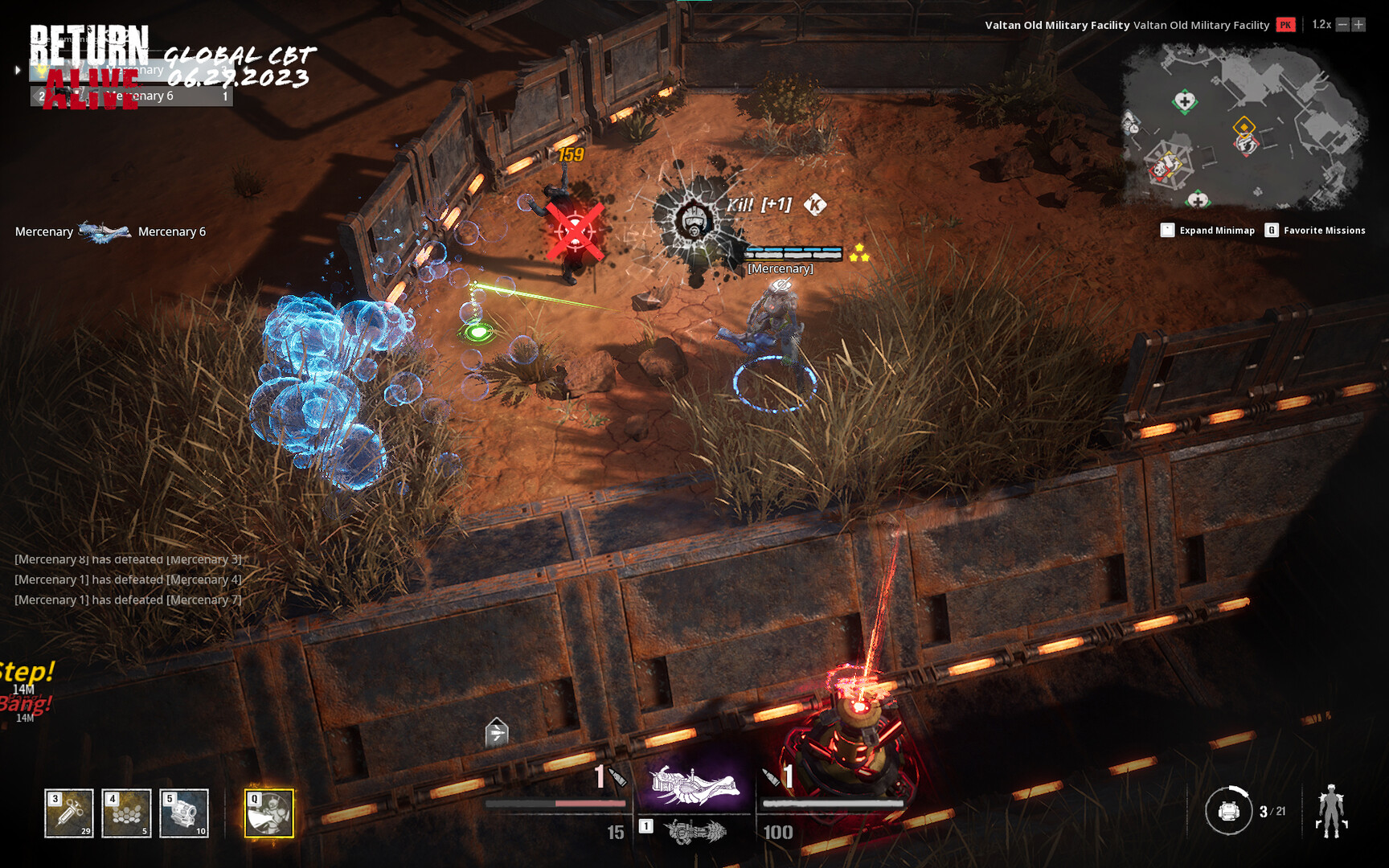Open the backpack inventory icon showing 3/21
1389x868 pixels.
click(1230, 813)
